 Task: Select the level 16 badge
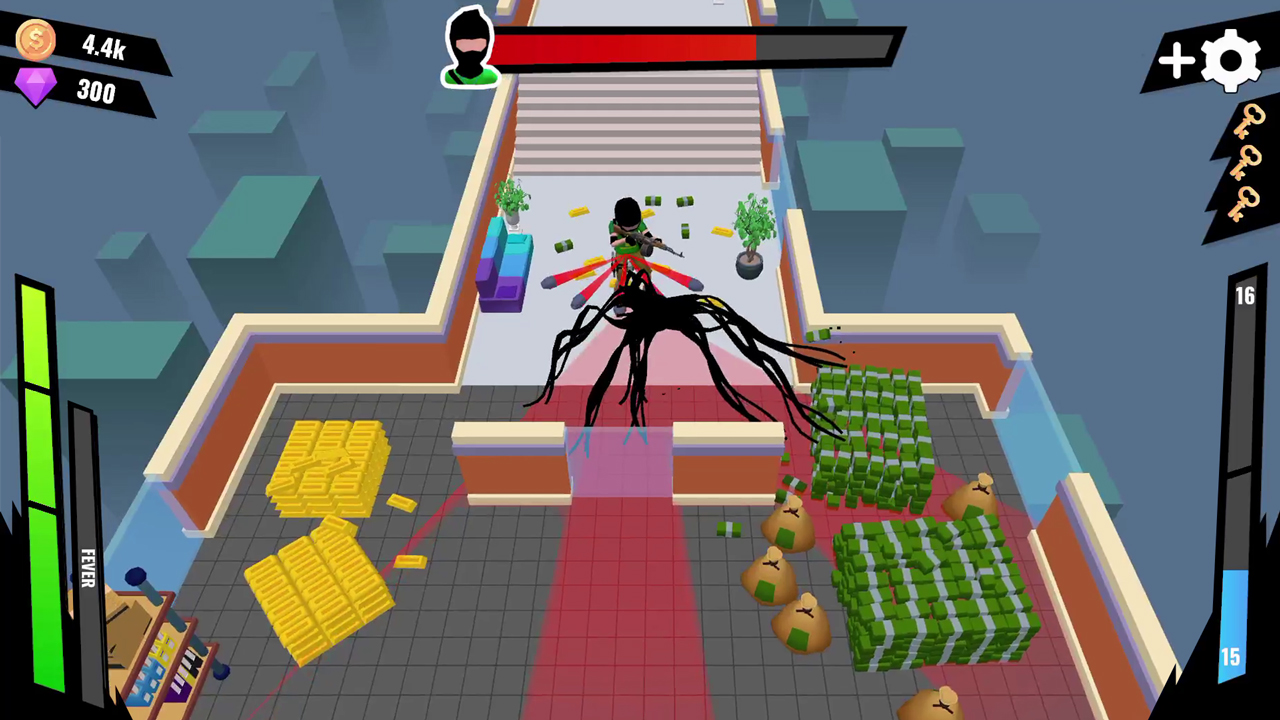coord(1245,295)
